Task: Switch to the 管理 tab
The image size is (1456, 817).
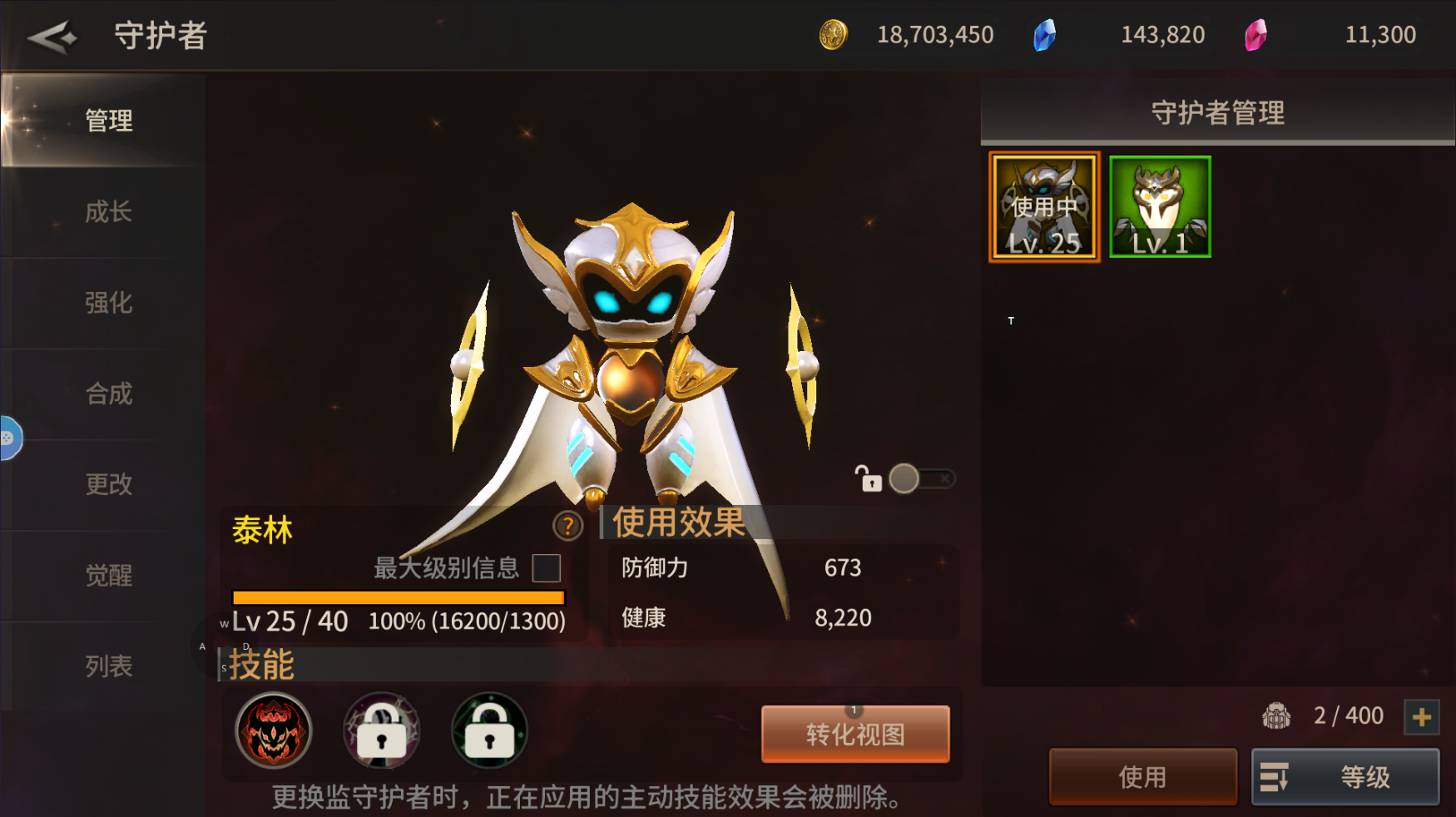Action: click(108, 121)
